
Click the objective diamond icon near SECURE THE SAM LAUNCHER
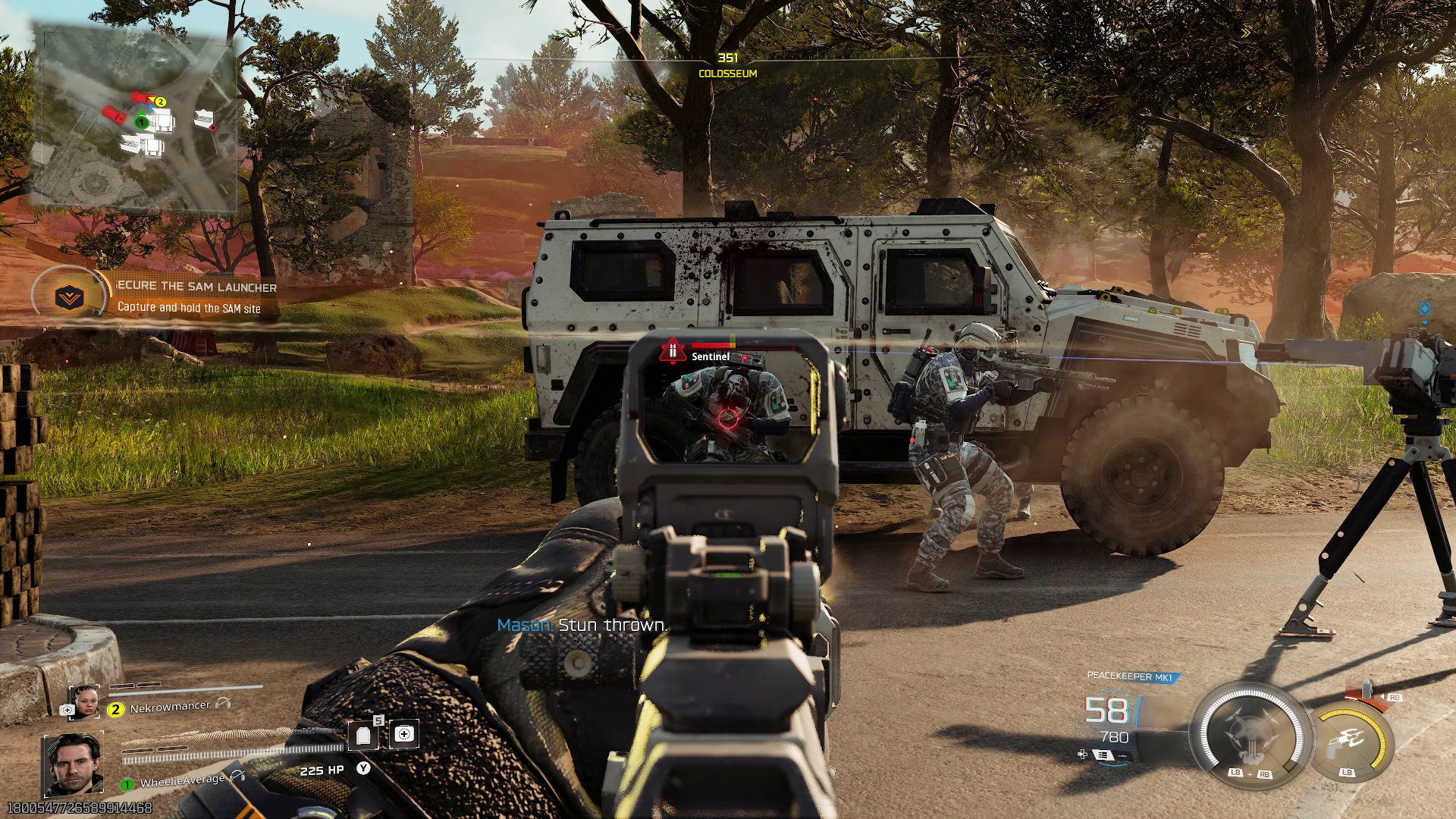[68, 297]
